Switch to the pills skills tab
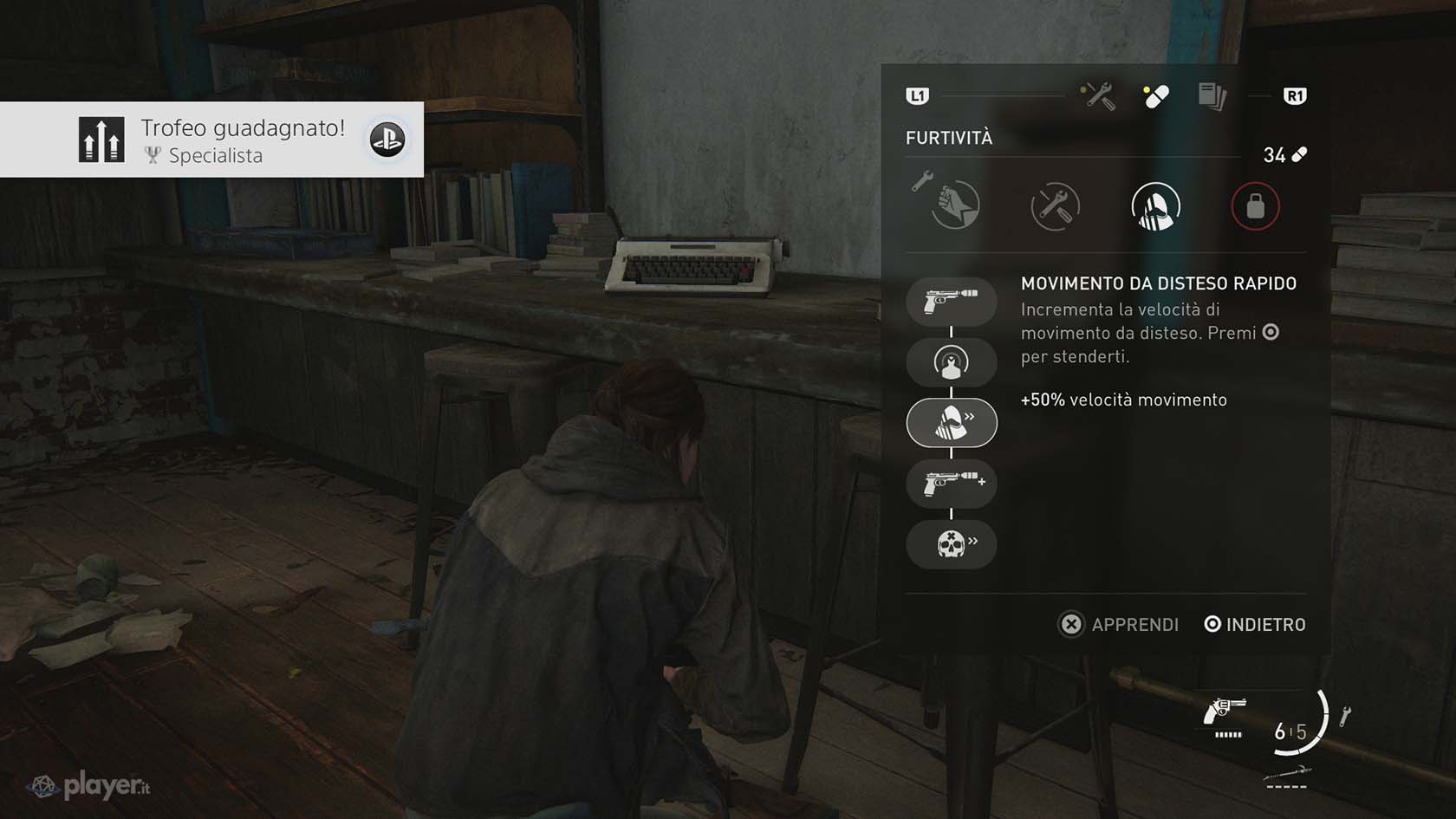The width and height of the screenshot is (1456, 819). click(1156, 96)
